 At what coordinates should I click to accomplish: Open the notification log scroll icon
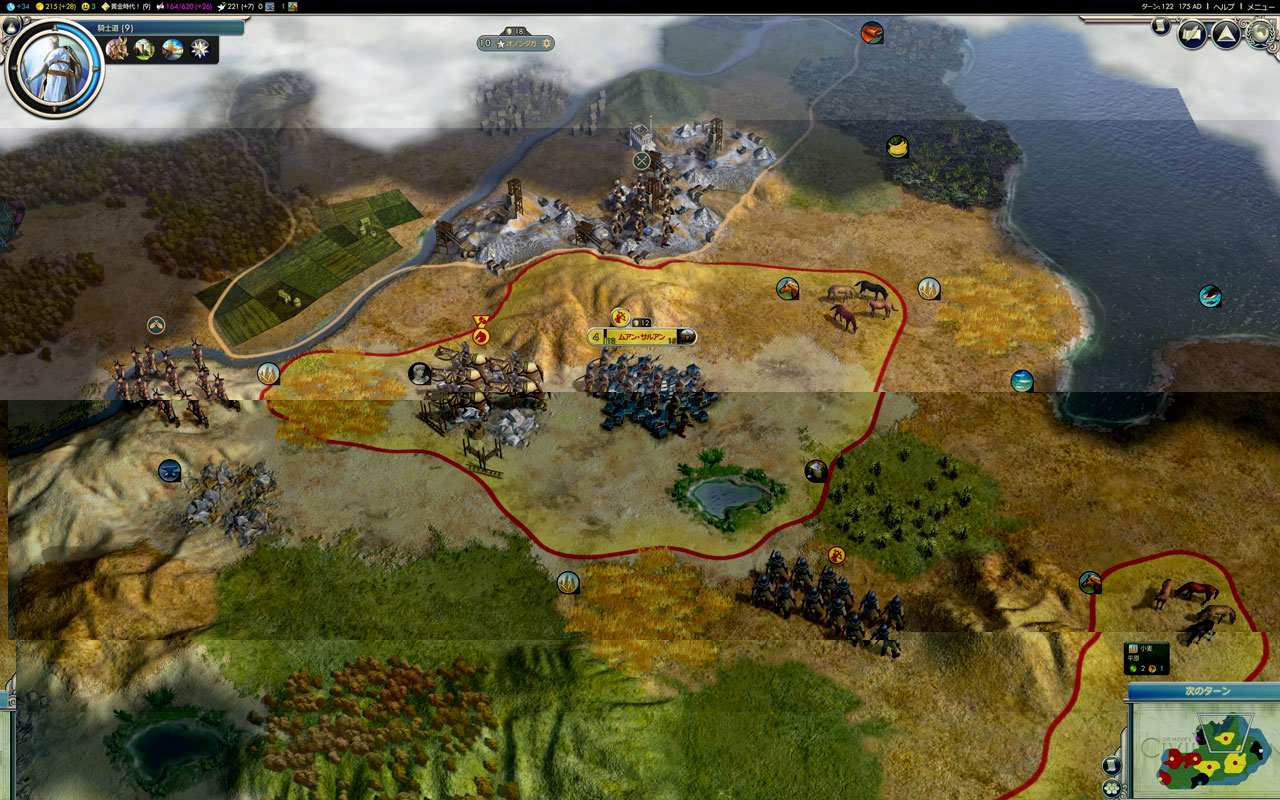point(1161,27)
